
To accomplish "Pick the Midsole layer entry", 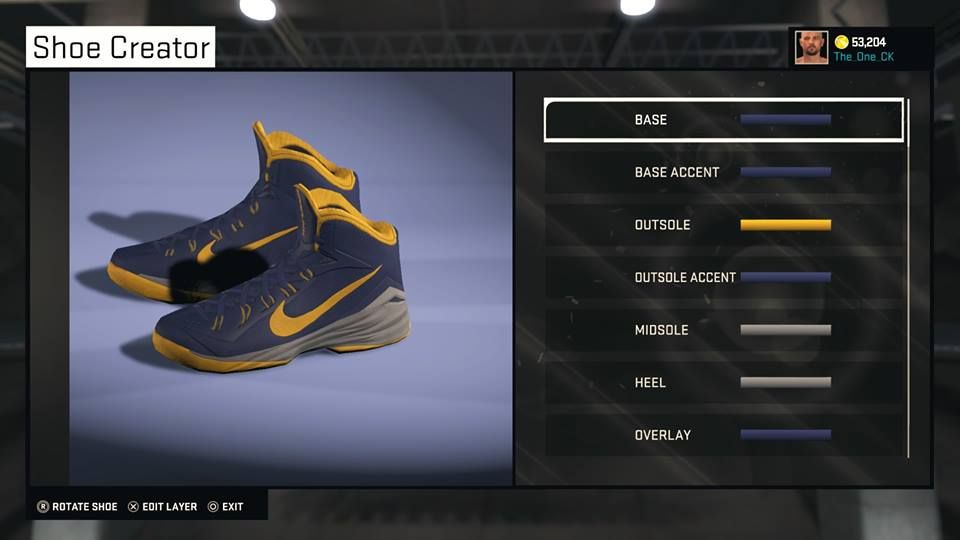I will pos(723,330).
